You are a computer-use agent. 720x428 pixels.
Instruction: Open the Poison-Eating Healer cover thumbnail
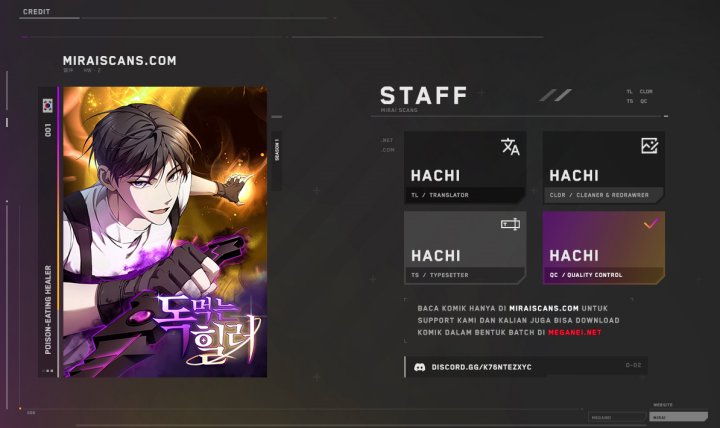165,231
